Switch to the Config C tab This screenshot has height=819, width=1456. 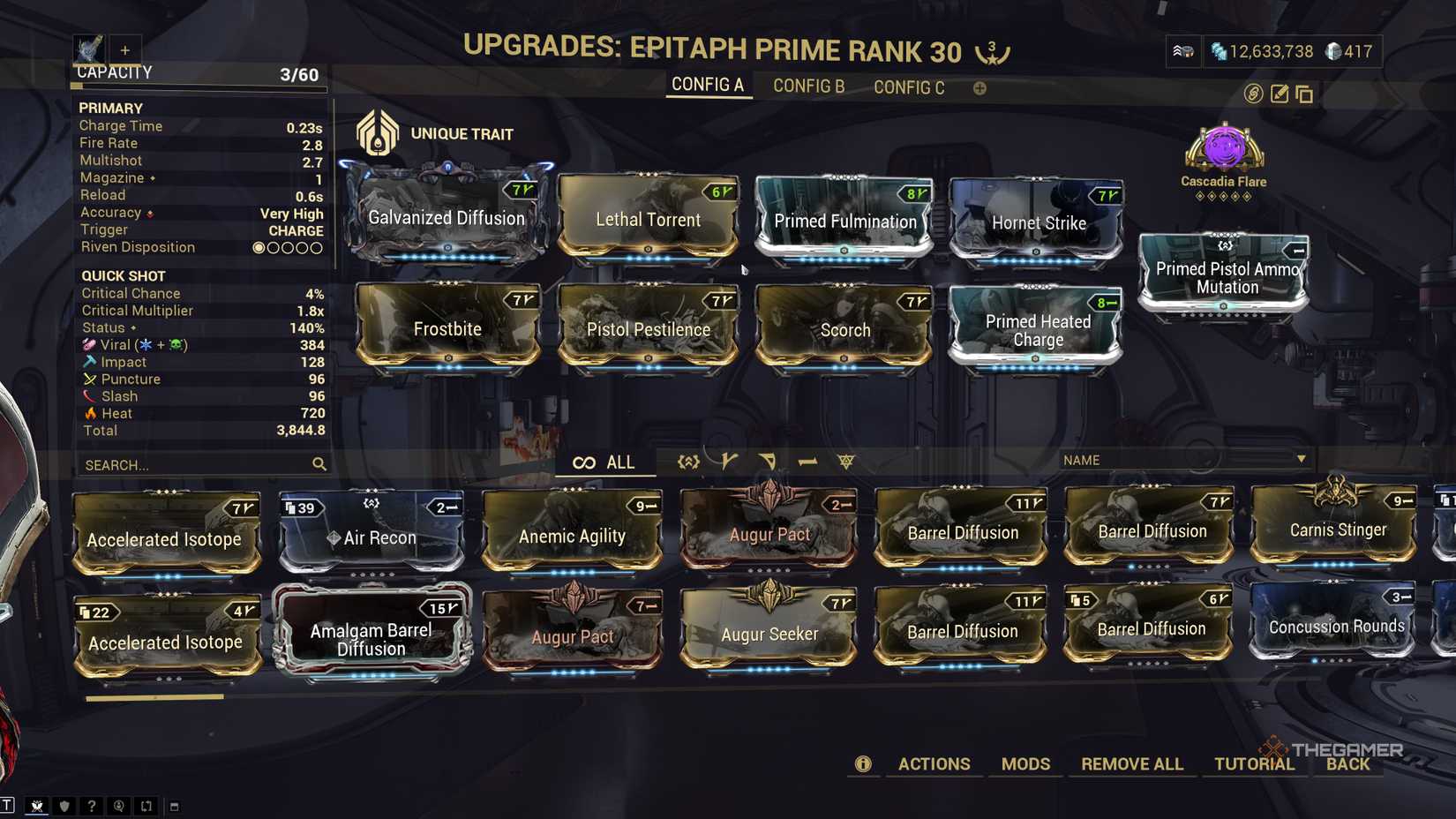(x=908, y=87)
